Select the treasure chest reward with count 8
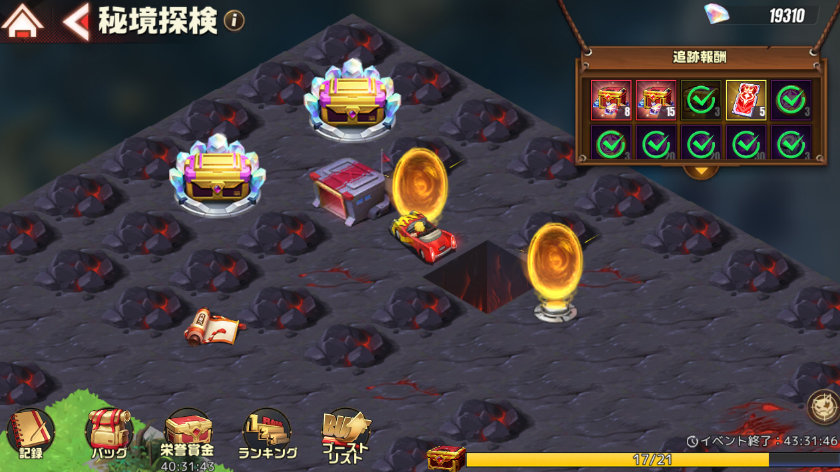The width and height of the screenshot is (840, 472). [611, 100]
